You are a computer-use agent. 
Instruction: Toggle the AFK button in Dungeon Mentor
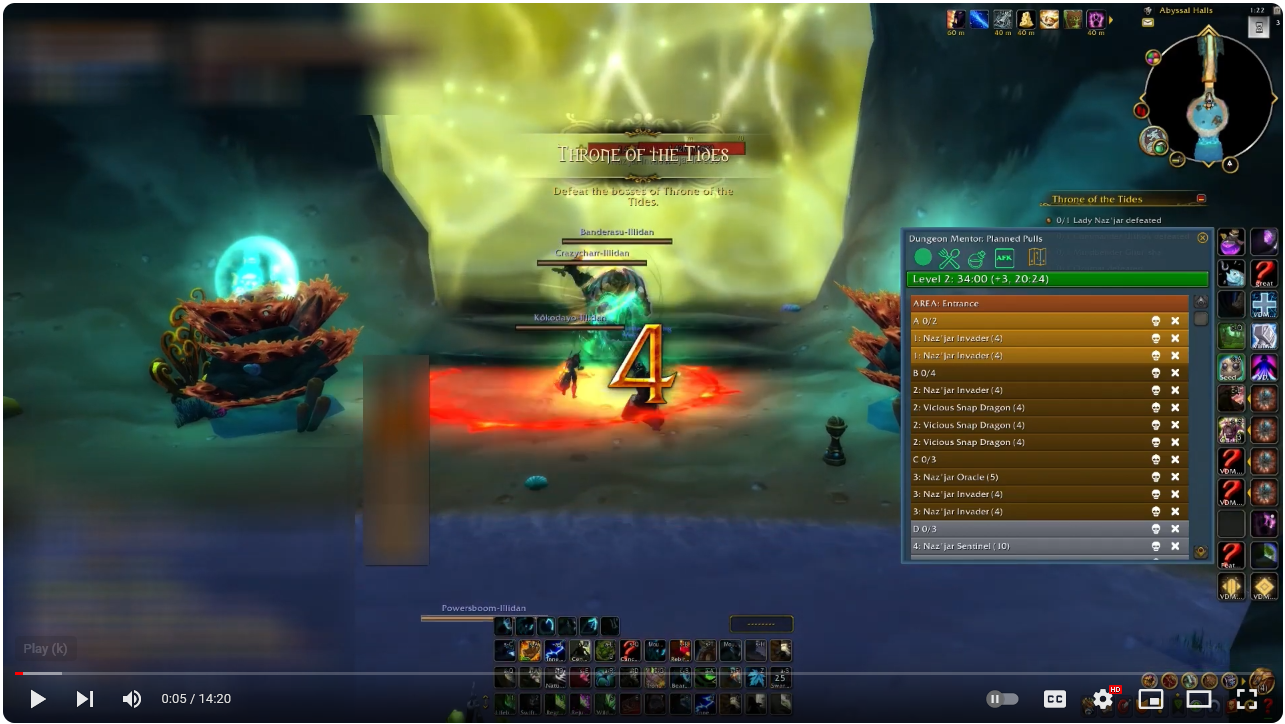coord(1004,258)
